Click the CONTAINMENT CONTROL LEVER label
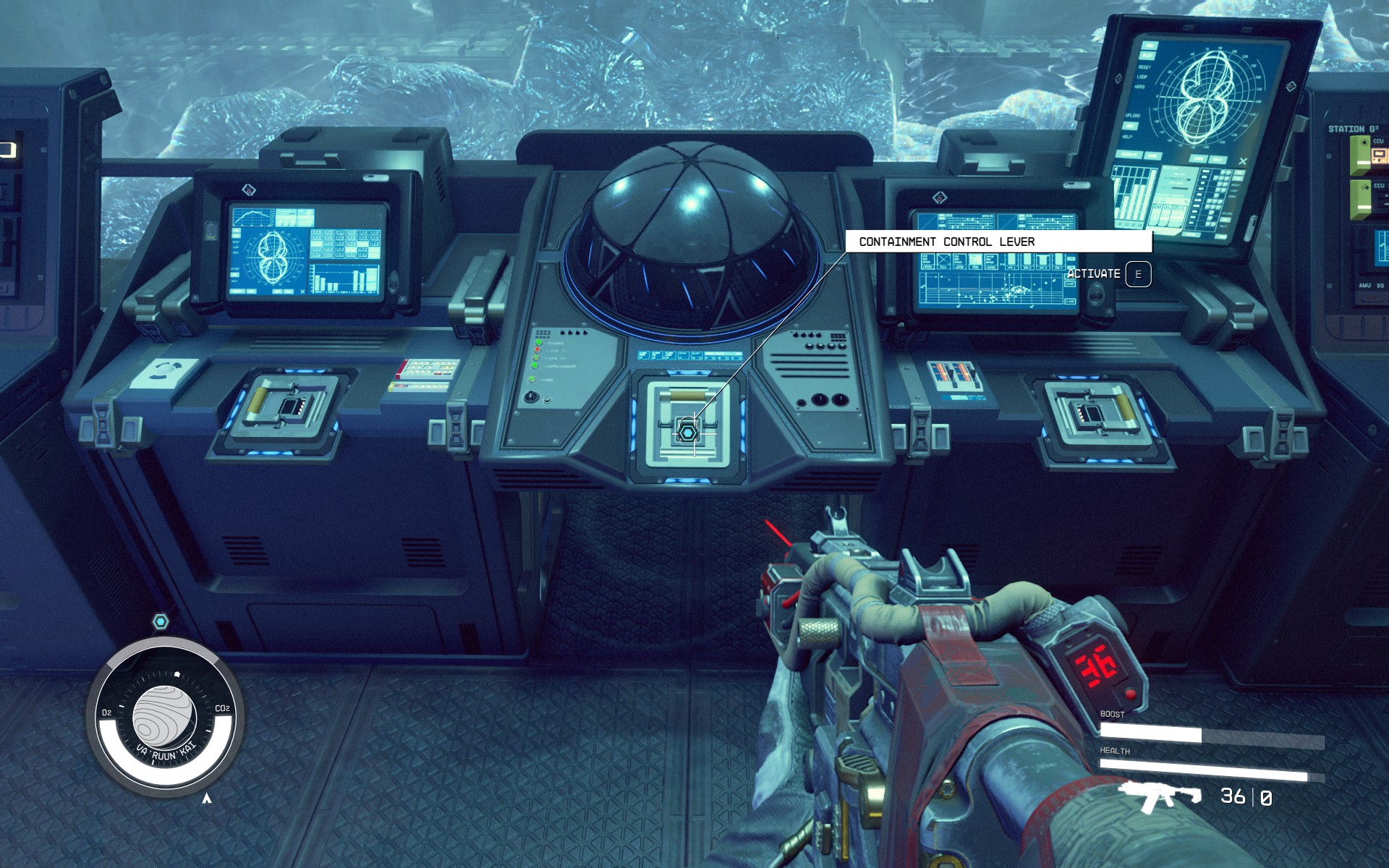 pyautogui.click(x=948, y=242)
